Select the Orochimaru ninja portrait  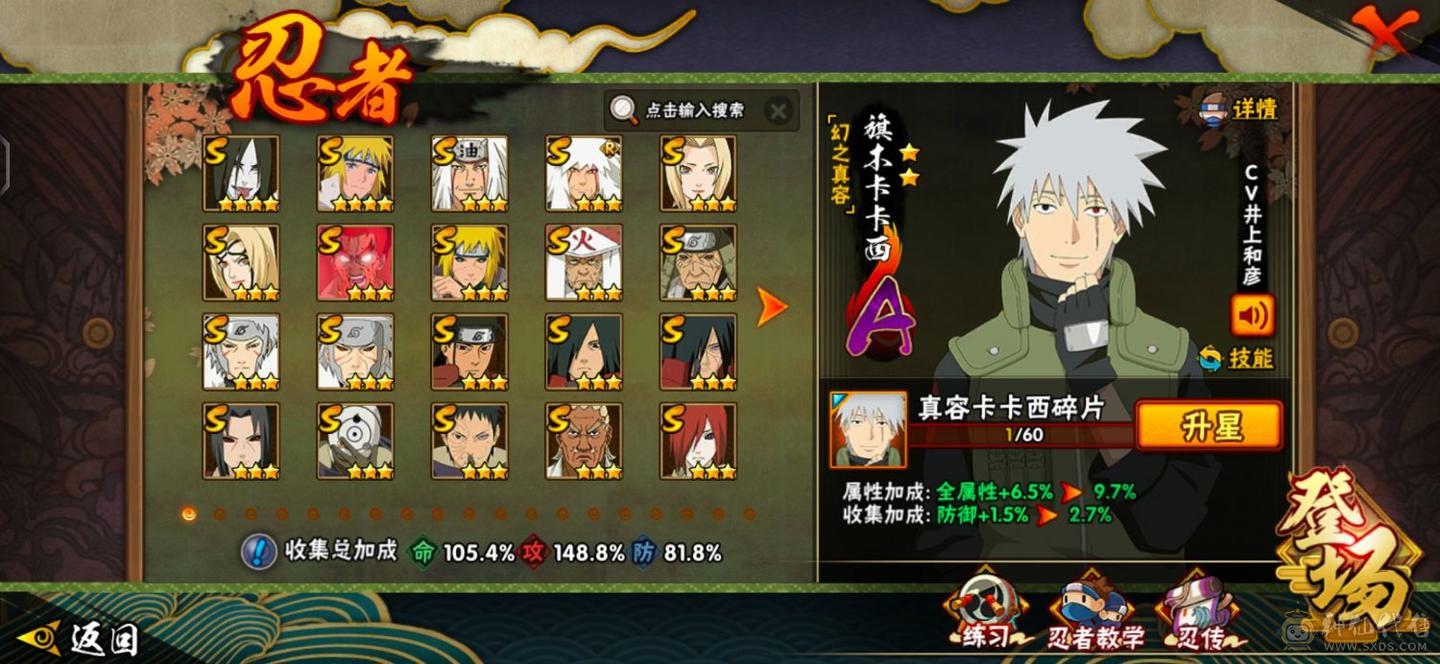(x=241, y=173)
